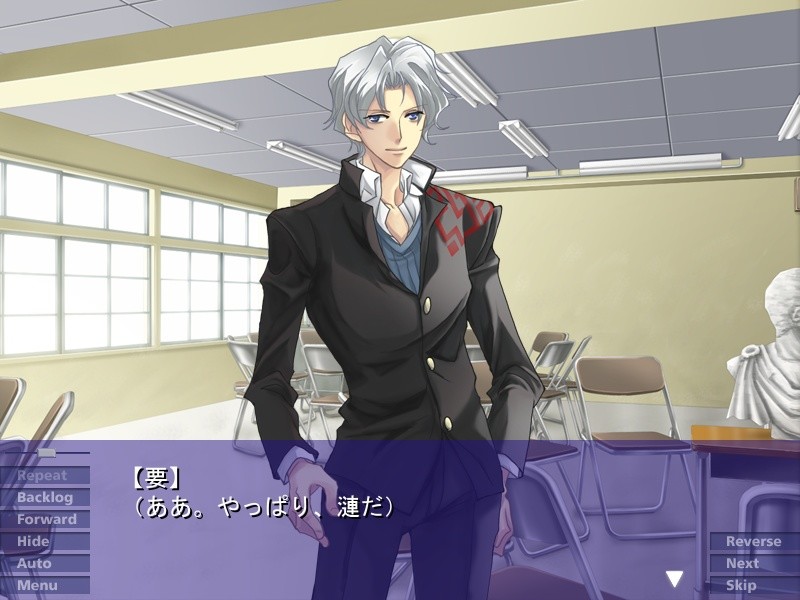Select the Reverse button
800x600 pixels.
[x=754, y=541]
